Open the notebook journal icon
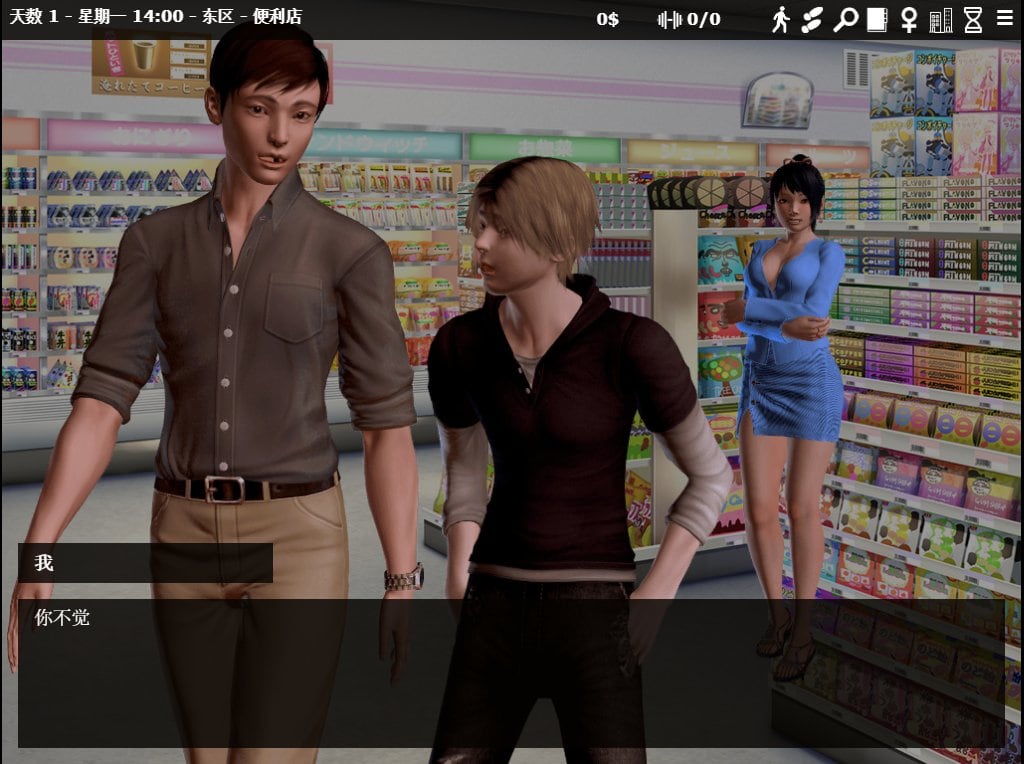 pos(877,19)
